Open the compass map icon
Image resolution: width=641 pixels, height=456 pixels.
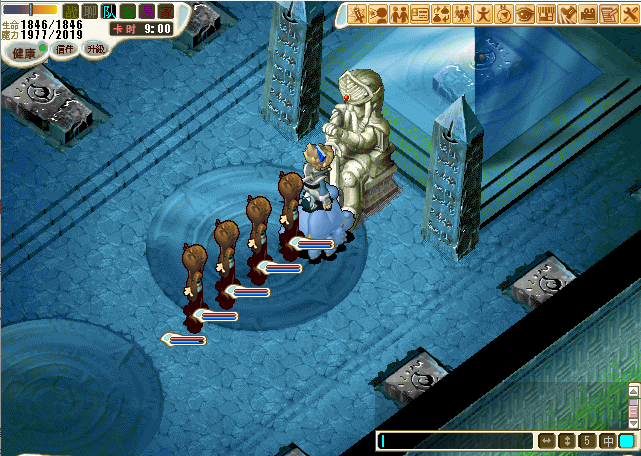[503, 14]
